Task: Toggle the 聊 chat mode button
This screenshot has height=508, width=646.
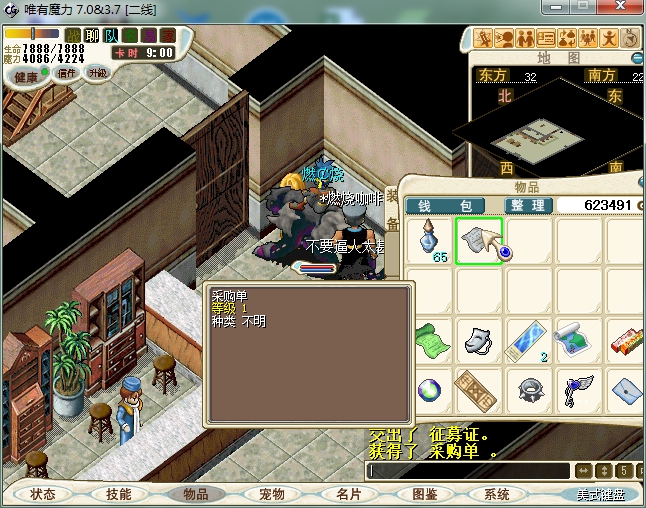Action: (x=91, y=36)
